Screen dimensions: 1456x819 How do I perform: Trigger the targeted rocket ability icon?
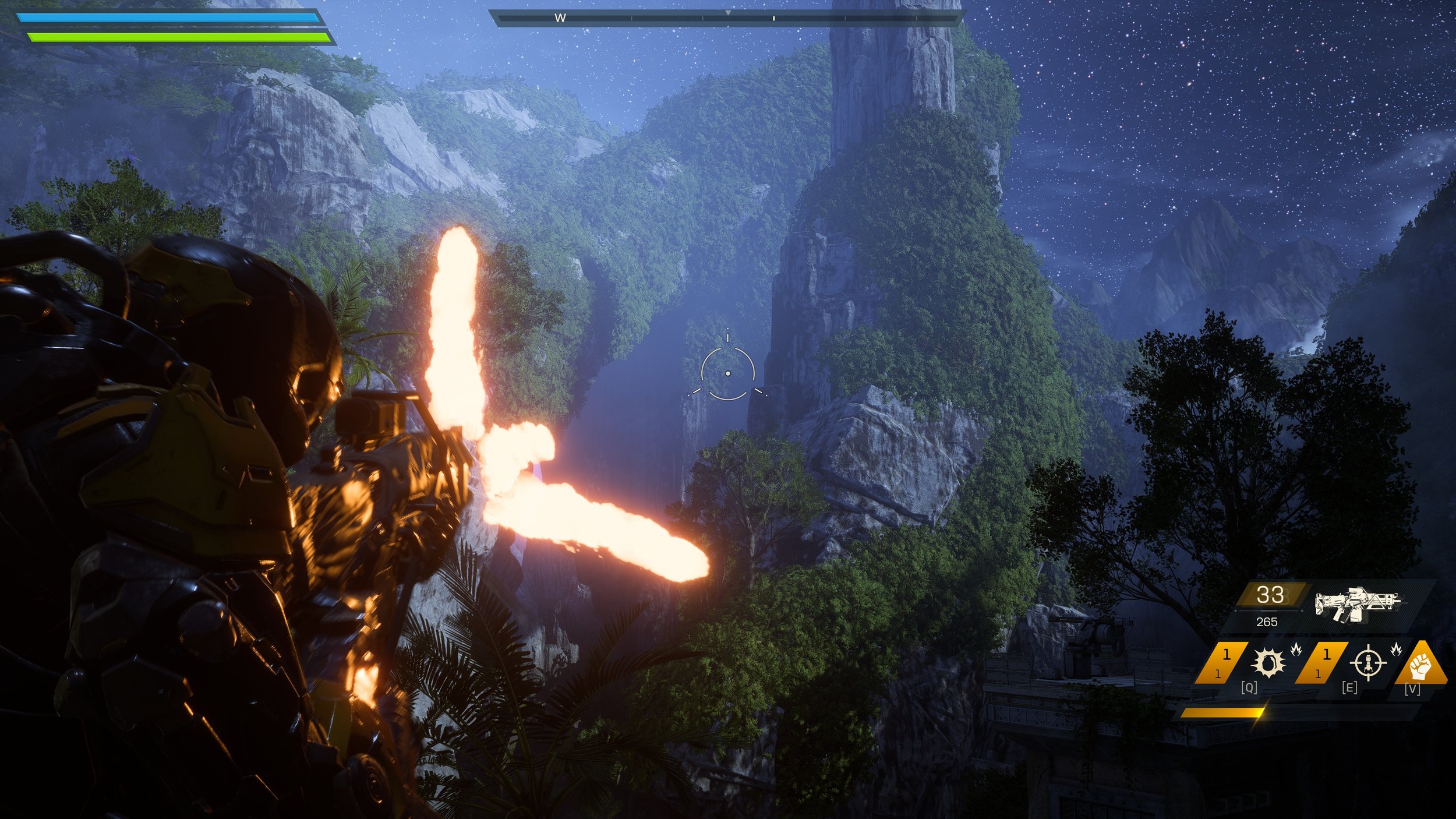tap(1368, 663)
